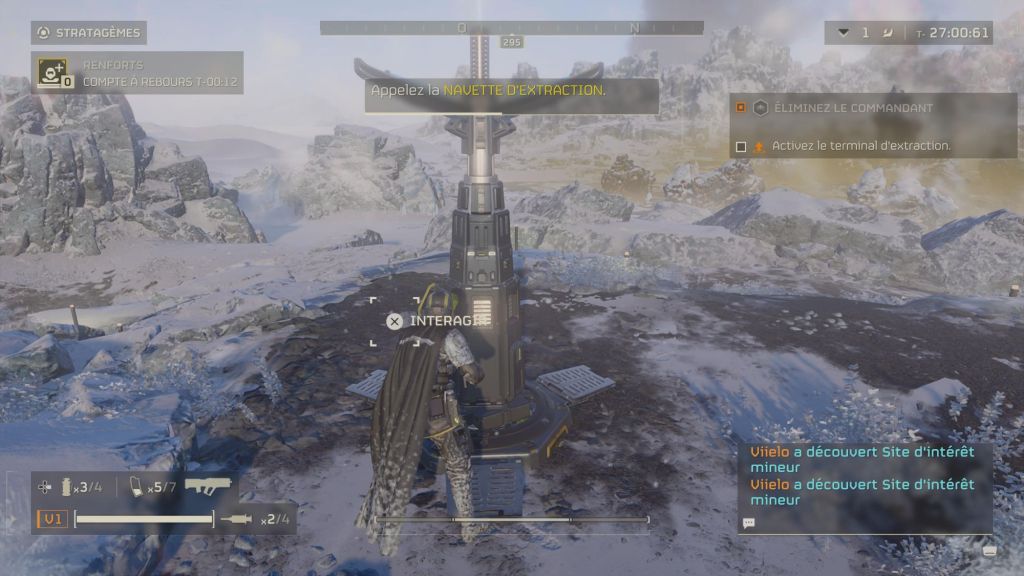Image resolution: width=1024 pixels, height=576 pixels.
Task: Click the V1 player badge
Action: point(52,519)
